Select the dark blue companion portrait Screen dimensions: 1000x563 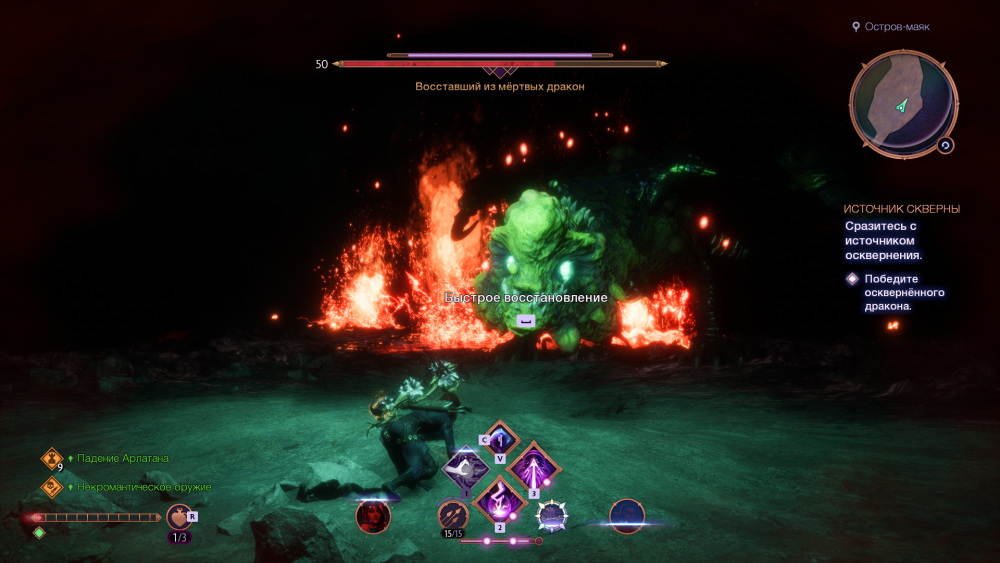pyautogui.click(x=627, y=514)
